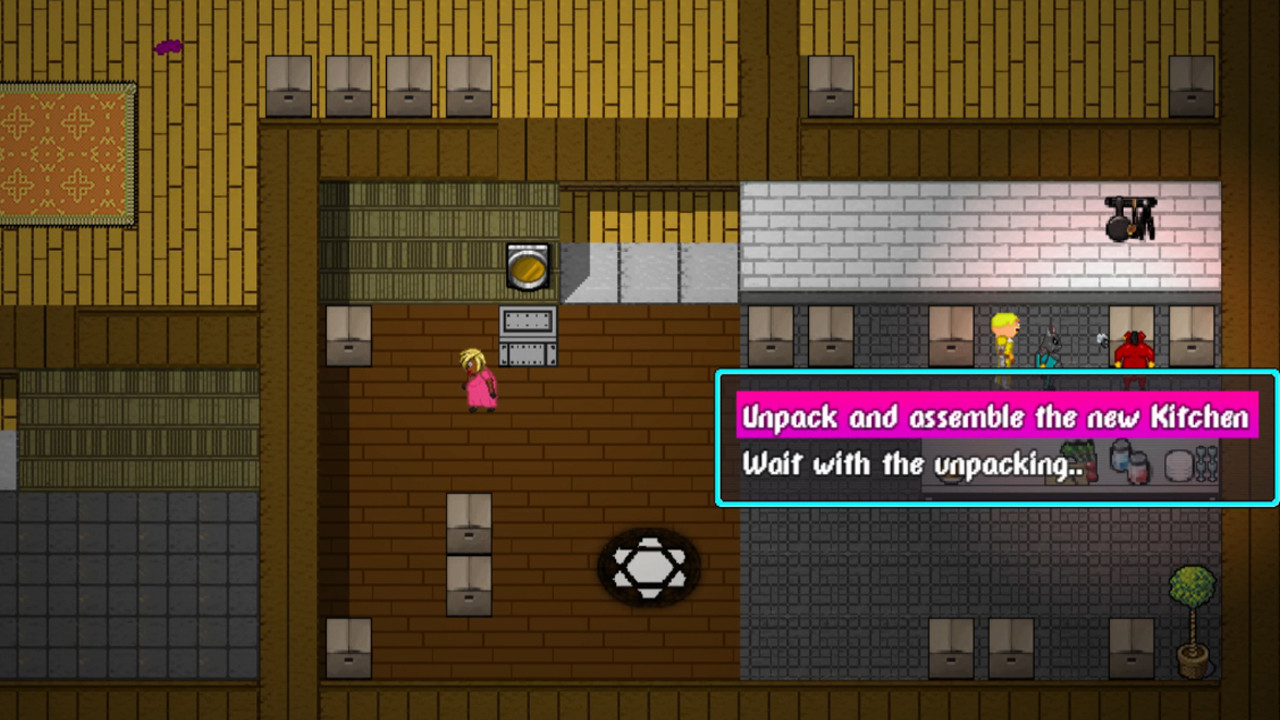This screenshot has height=720, width=1280.
Task: Select the washing machine with round door
Action: [x=525, y=265]
